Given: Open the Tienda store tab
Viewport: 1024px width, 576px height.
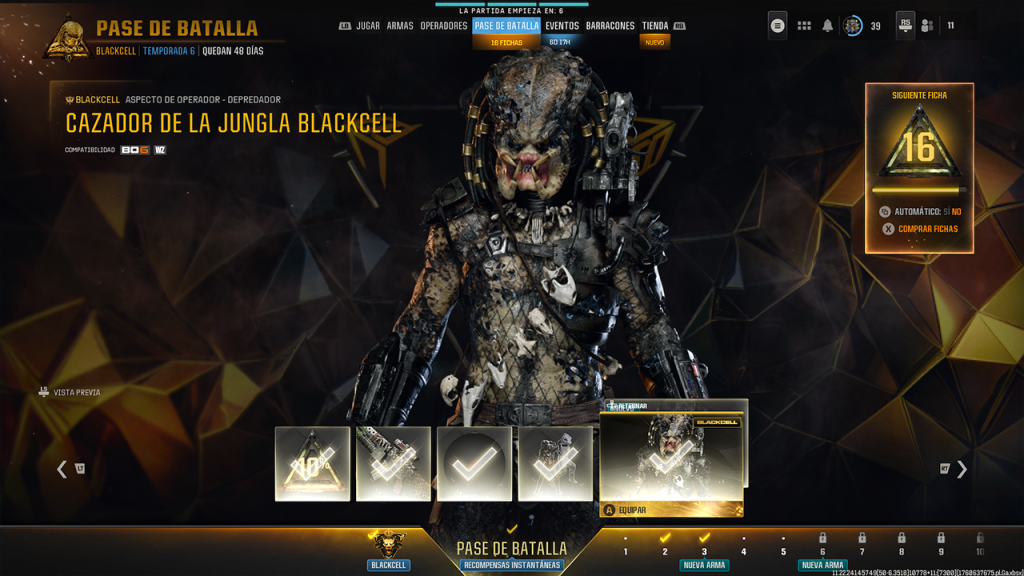Looking at the screenshot, I should pos(655,26).
